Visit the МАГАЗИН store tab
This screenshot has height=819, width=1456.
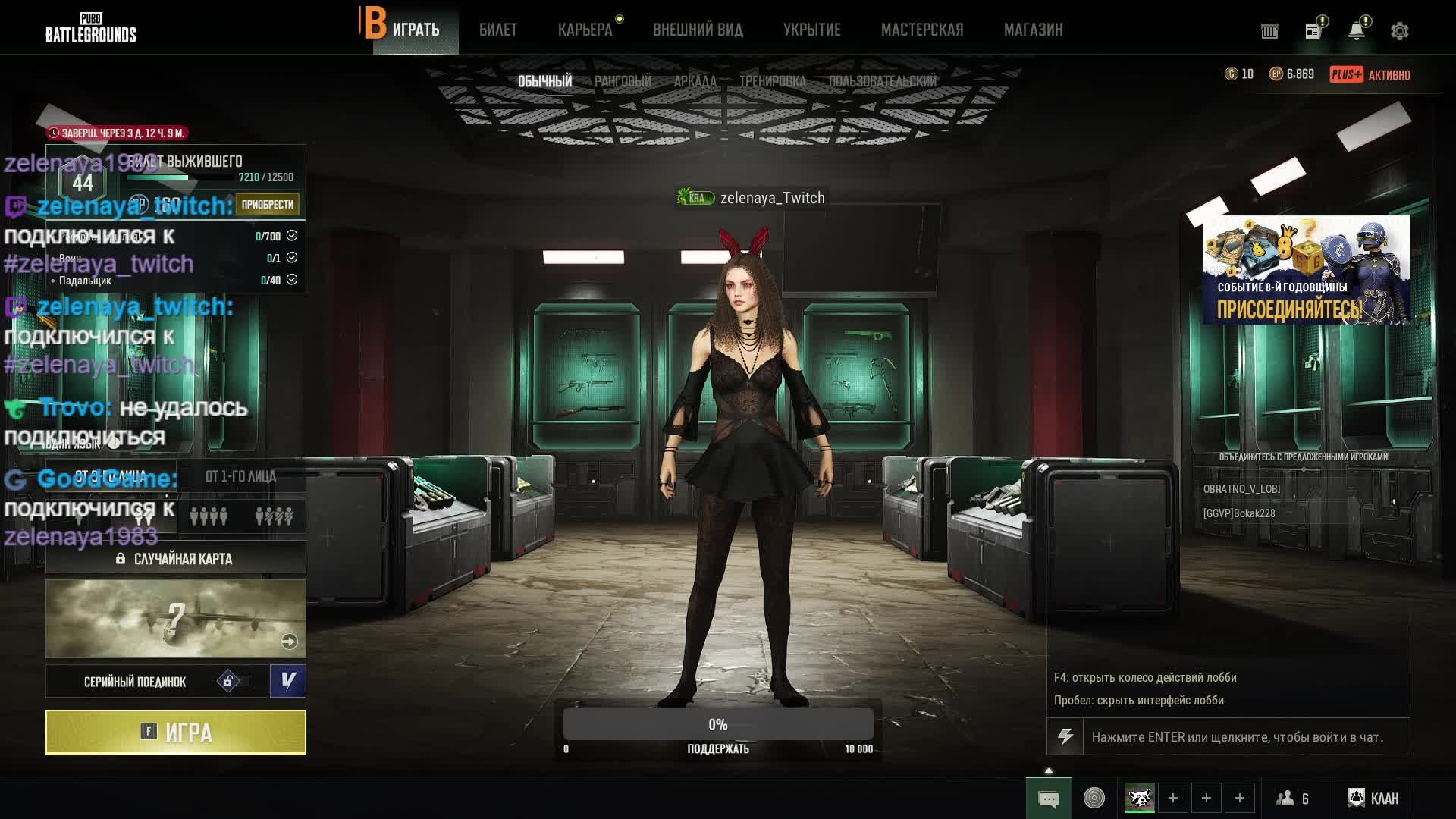tap(1033, 30)
